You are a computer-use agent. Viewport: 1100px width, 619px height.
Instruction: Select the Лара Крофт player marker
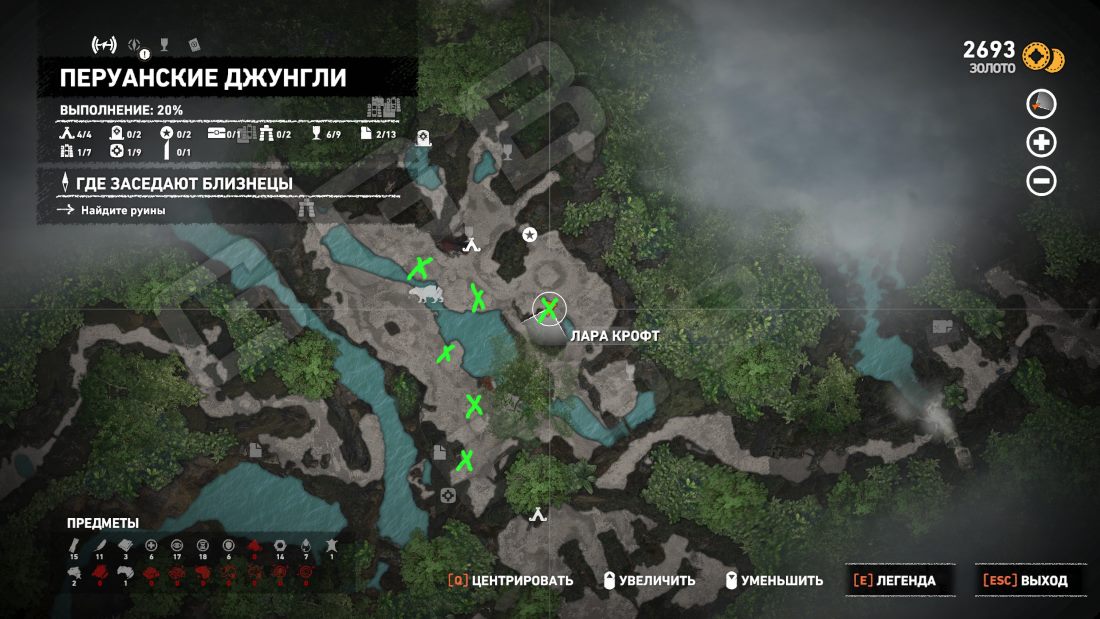(548, 310)
